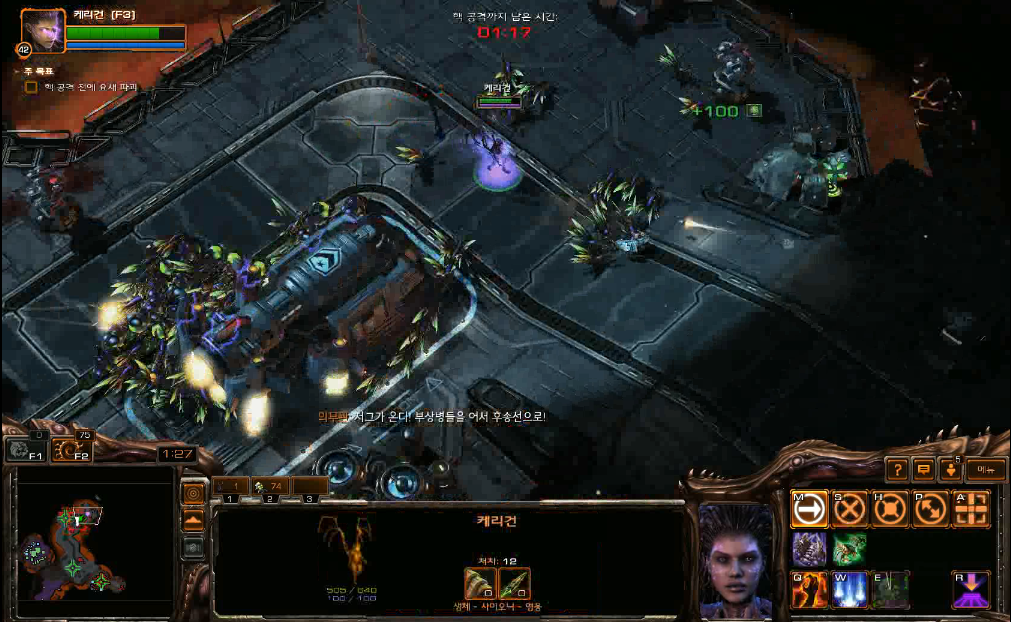The image size is (1011, 622).
Task: Activate the Hold Position command
Action: pyautogui.click(x=889, y=510)
